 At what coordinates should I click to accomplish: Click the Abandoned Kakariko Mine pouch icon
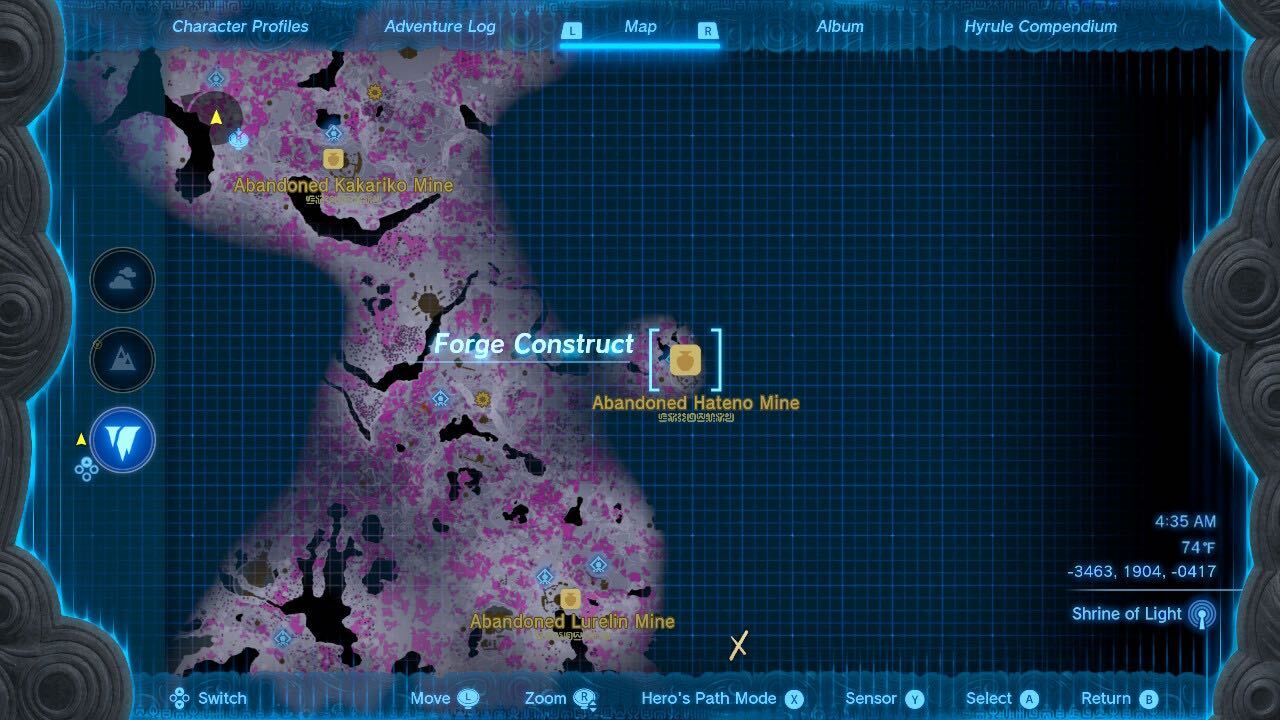(x=333, y=158)
